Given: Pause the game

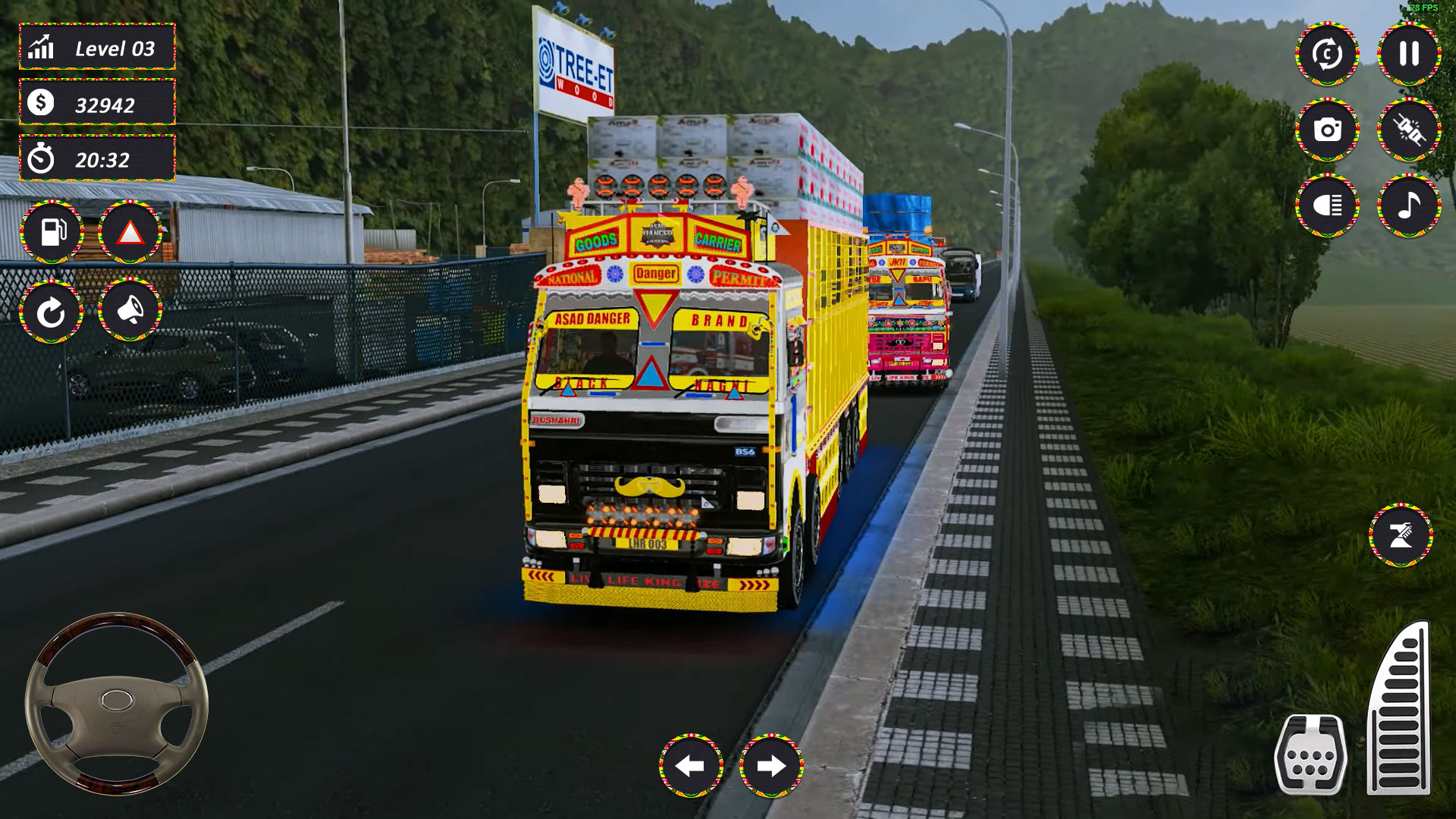Looking at the screenshot, I should point(1407,53).
